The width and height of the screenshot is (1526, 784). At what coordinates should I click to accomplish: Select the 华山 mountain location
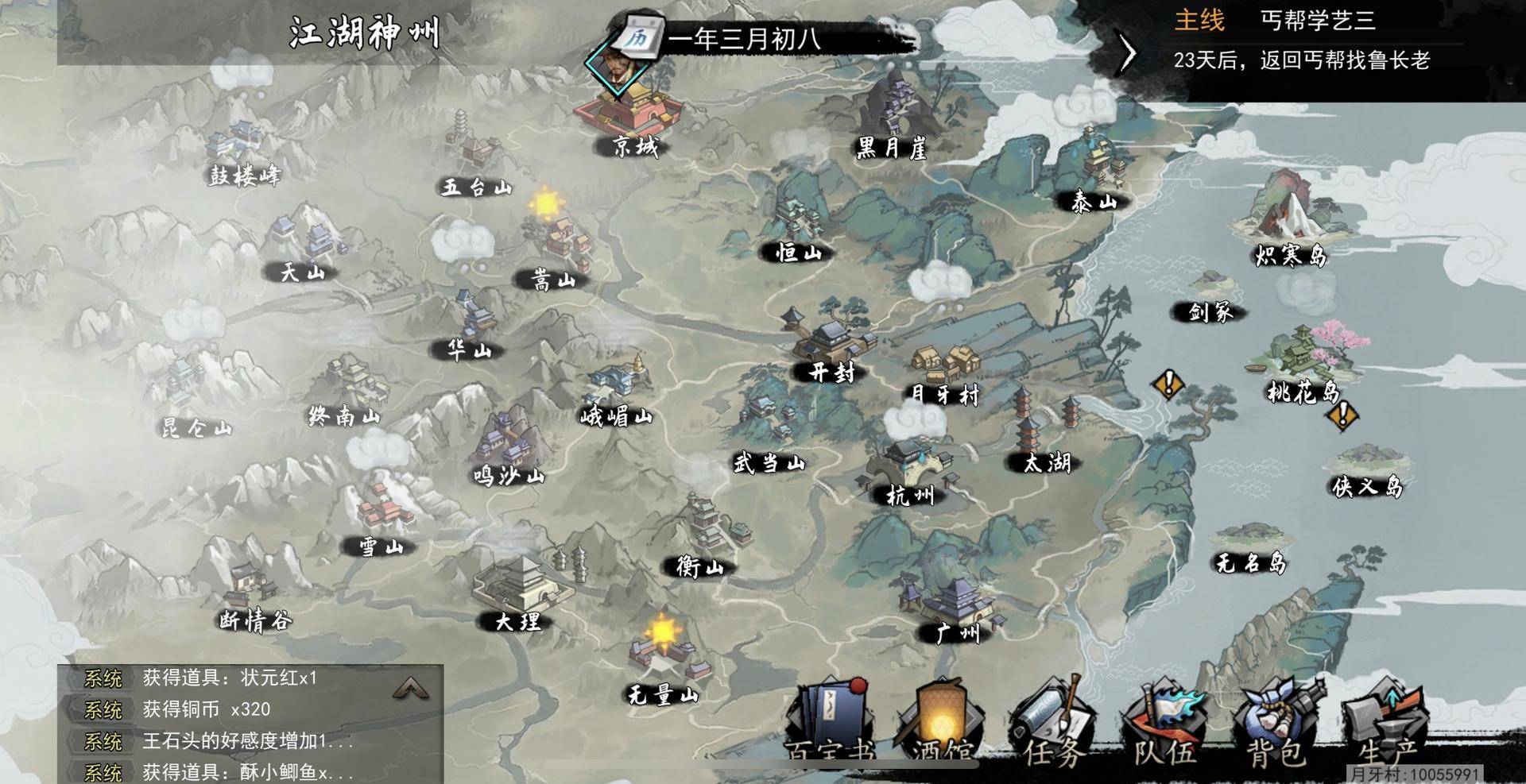click(471, 326)
